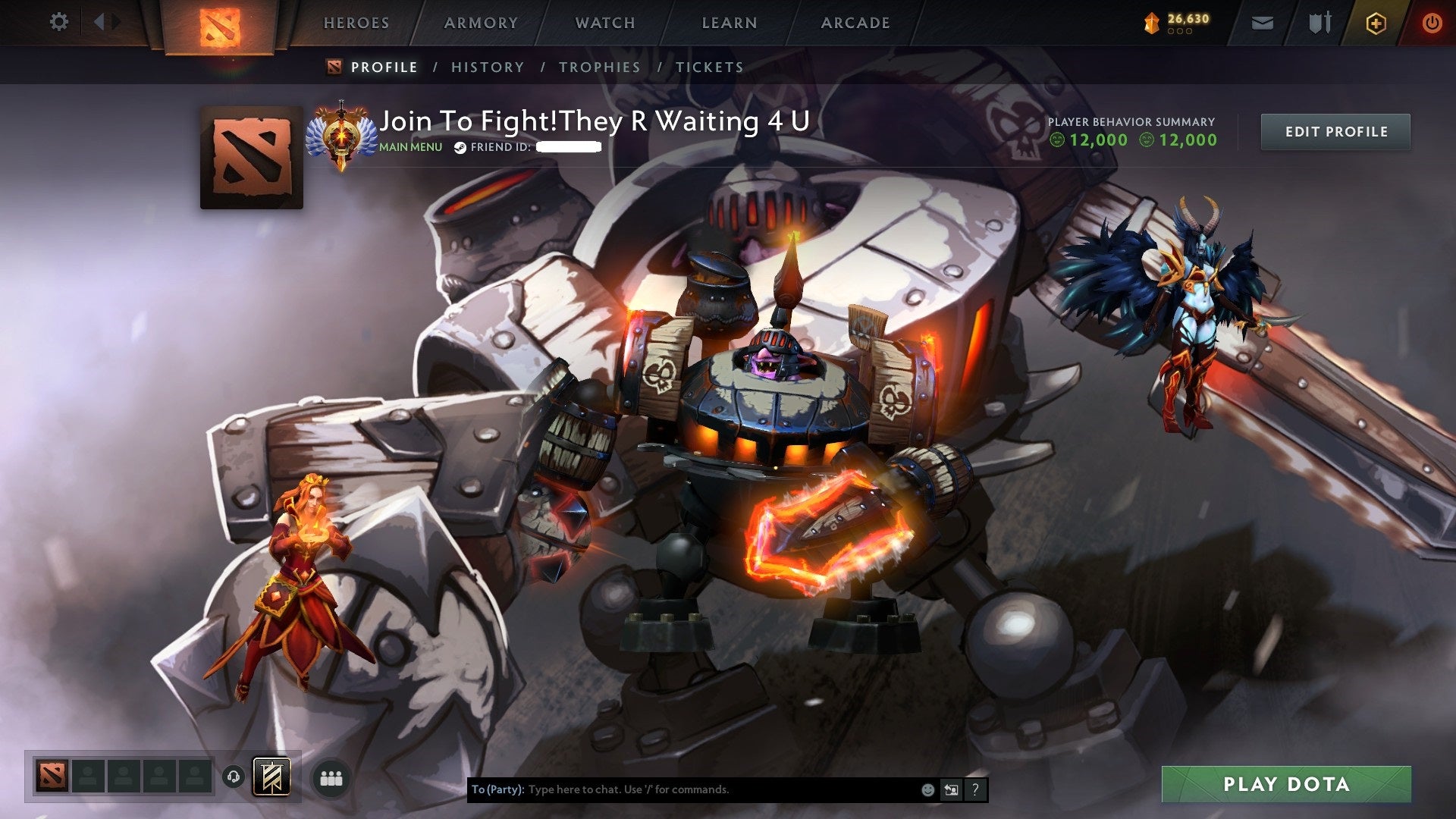
Task: Switch to the HISTORY tab
Action: pos(487,67)
